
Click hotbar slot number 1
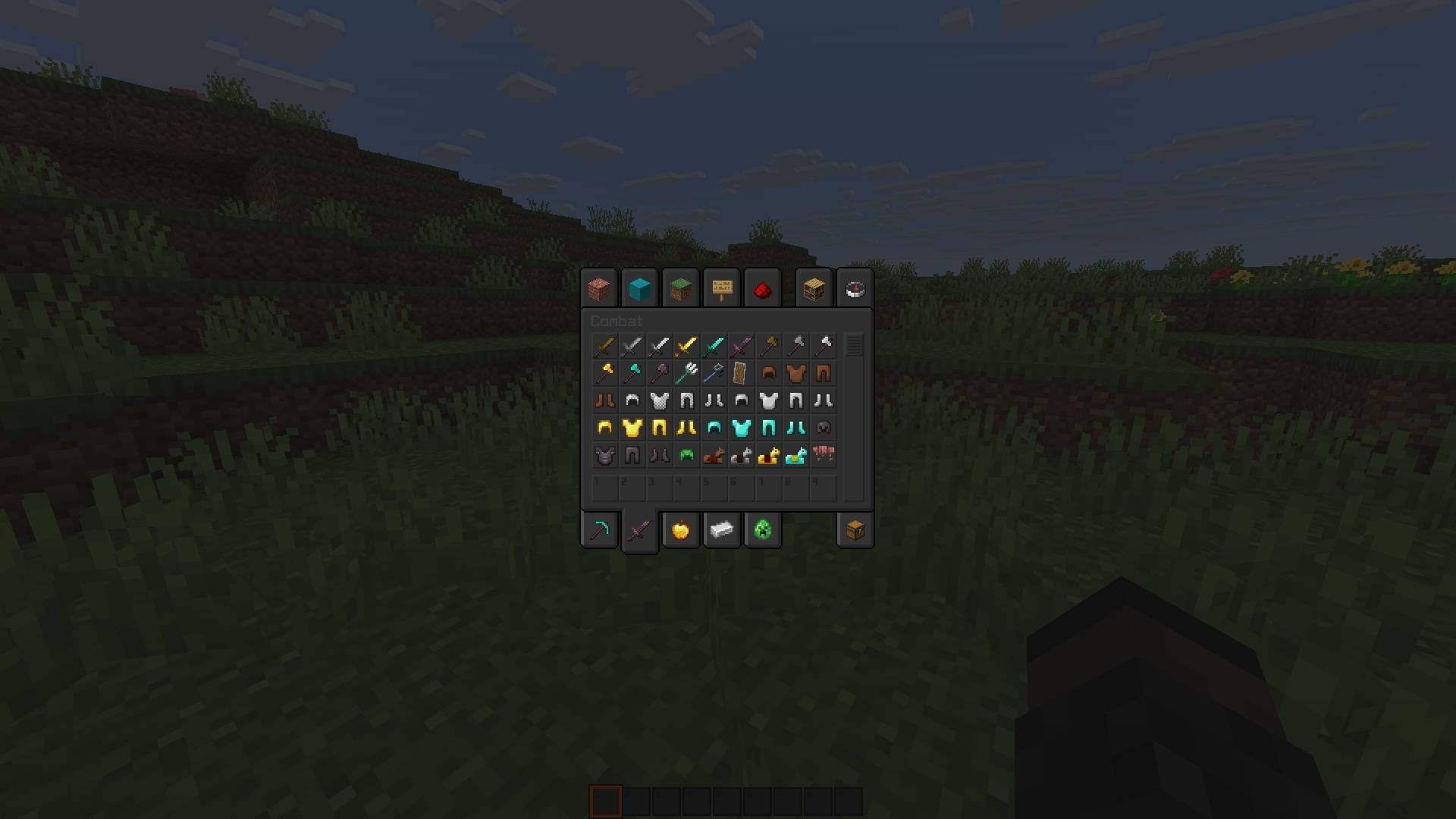coord(605,488)
